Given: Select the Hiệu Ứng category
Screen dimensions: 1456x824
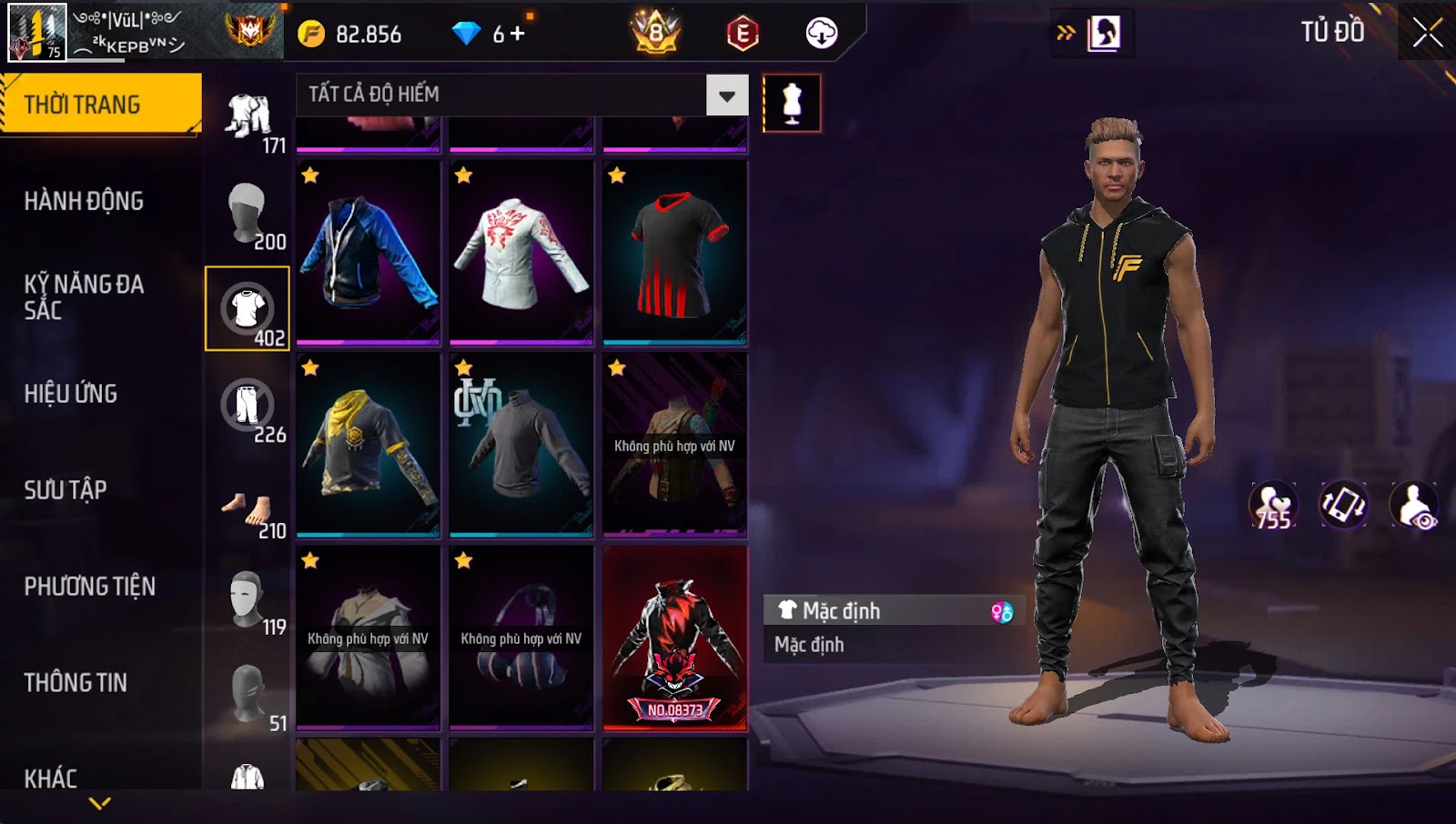Looking at the screenshot, I should pyautogui.click(x=71, y=394).
